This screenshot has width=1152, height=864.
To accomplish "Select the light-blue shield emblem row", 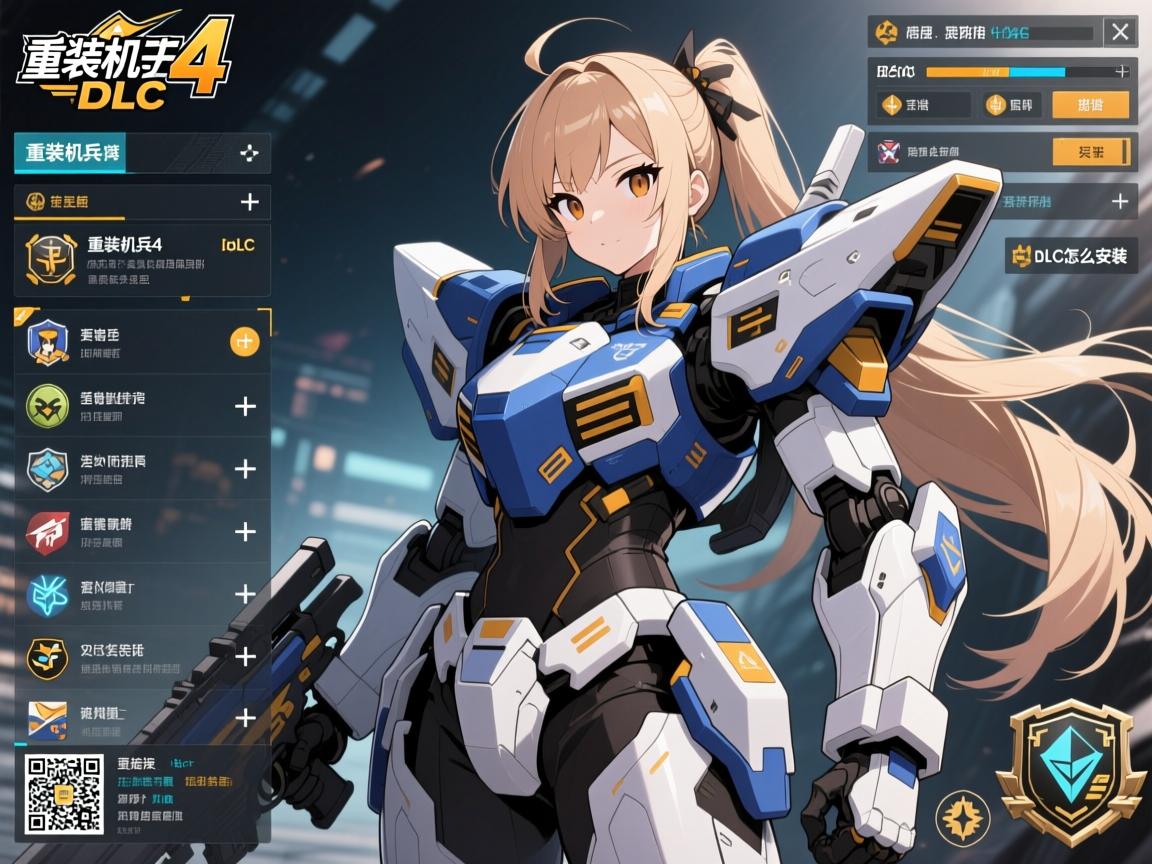I will [x=142, y=469].
